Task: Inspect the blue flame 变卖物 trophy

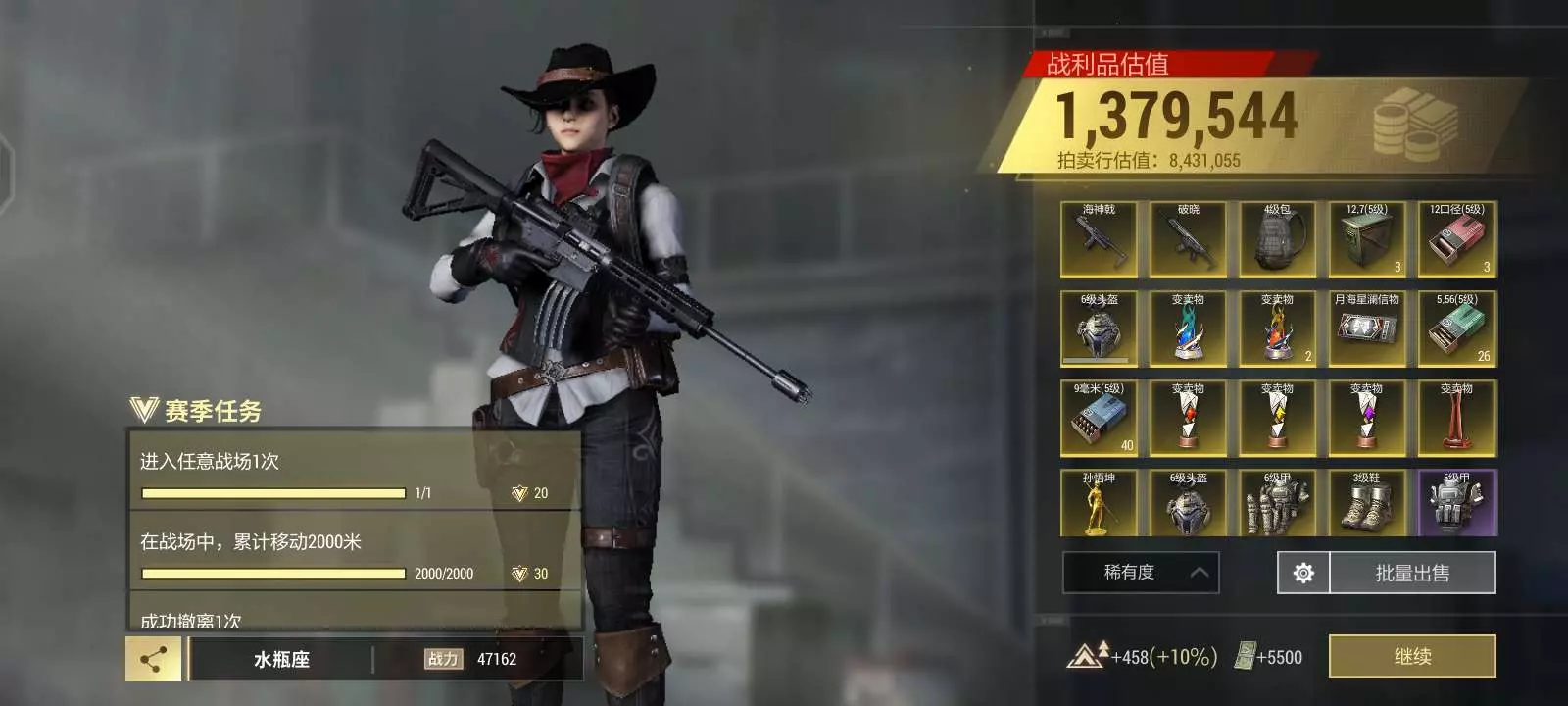Action: click(x=1188, y=328)
